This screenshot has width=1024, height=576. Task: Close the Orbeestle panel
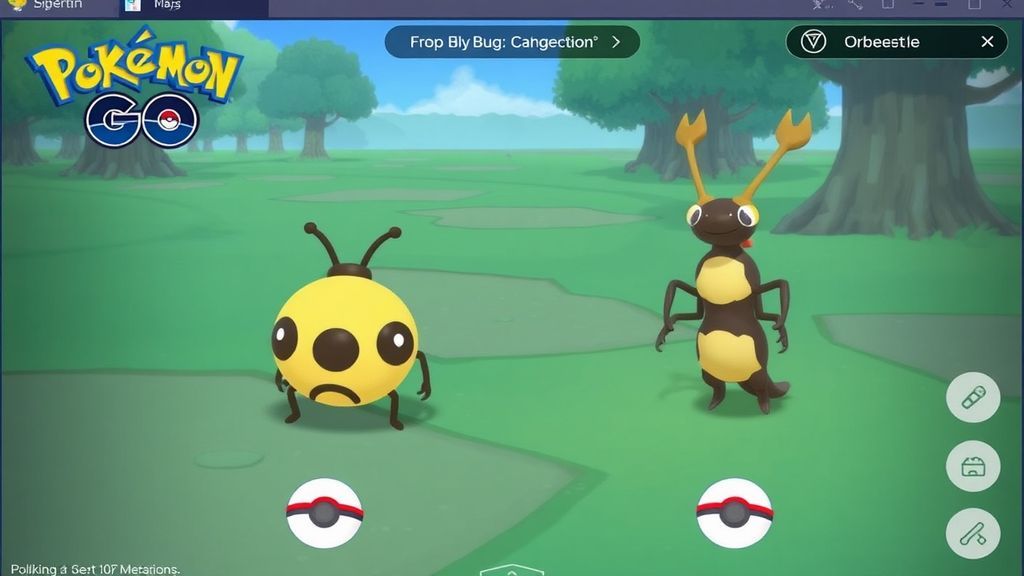point(987,42)
